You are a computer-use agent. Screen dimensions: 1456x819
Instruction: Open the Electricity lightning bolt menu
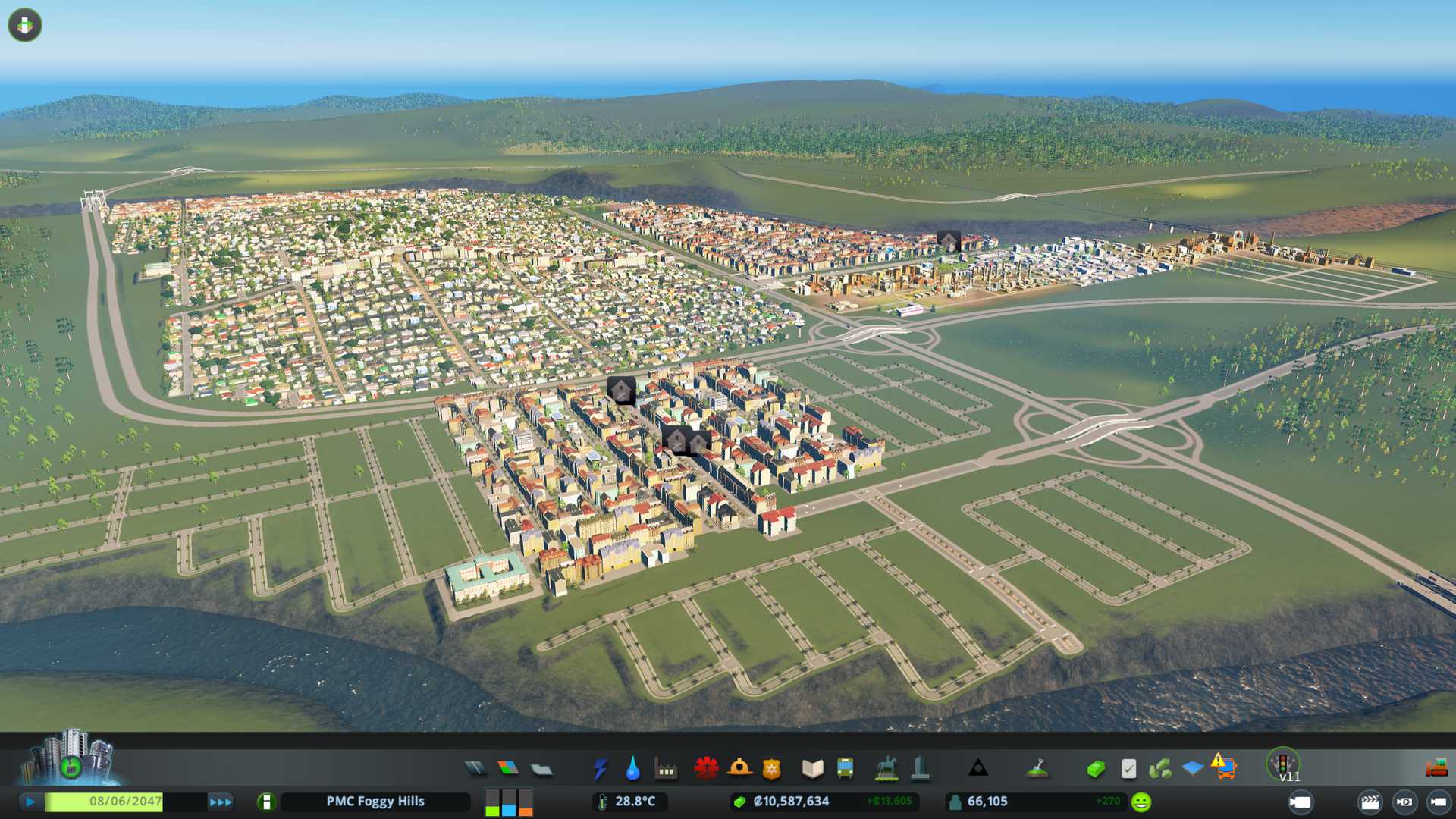(x=600, y=769)
